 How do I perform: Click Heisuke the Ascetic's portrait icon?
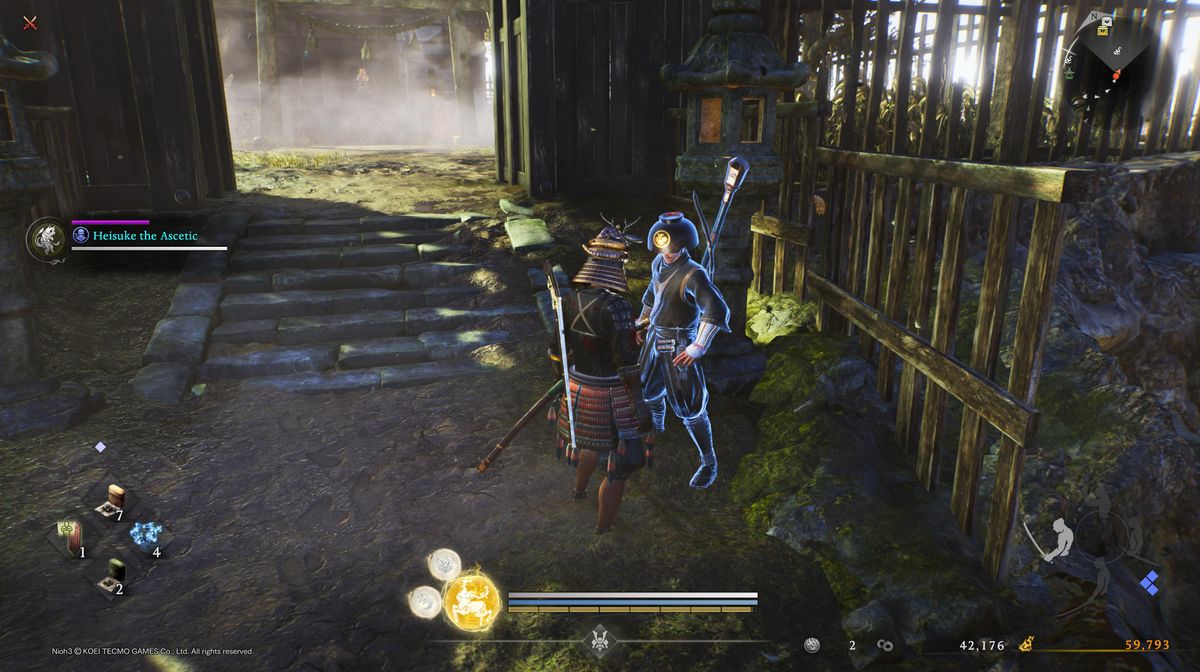tap(46, 240)
